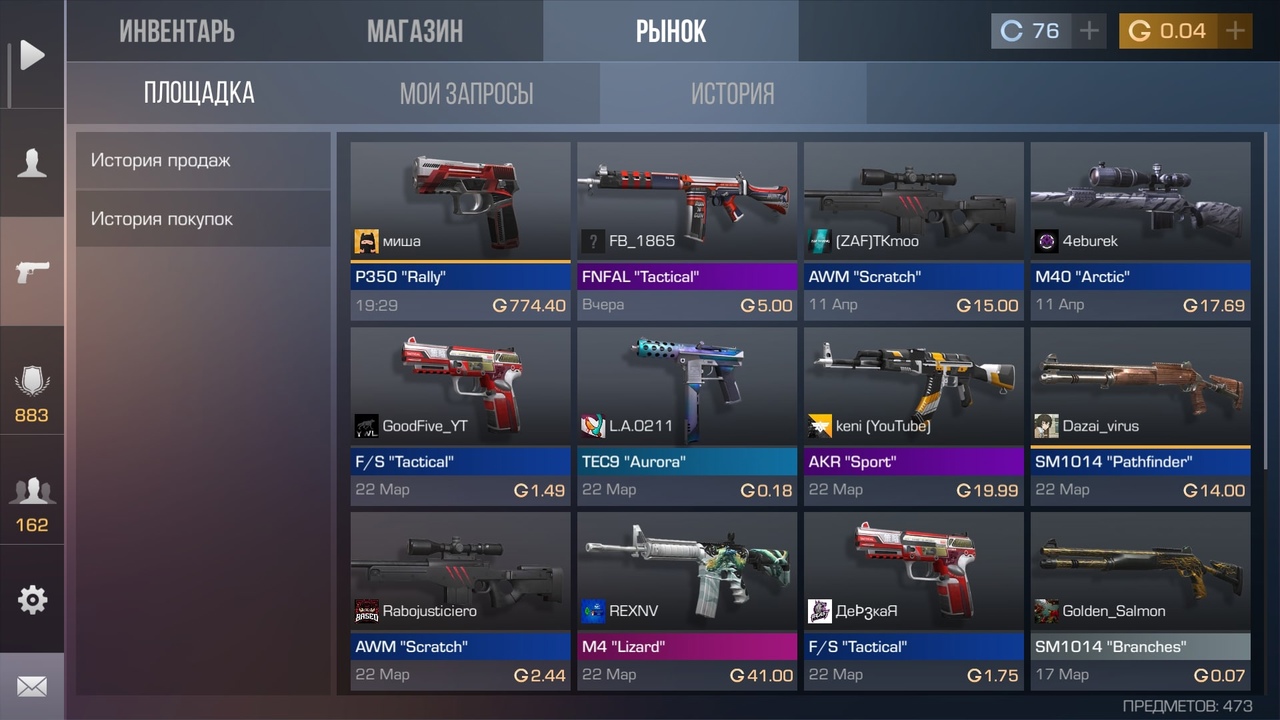Select the TEC9 "Aurora" item card
Image resolution: width=1280 pixels, height=720 pixels.
coord(687,415)
